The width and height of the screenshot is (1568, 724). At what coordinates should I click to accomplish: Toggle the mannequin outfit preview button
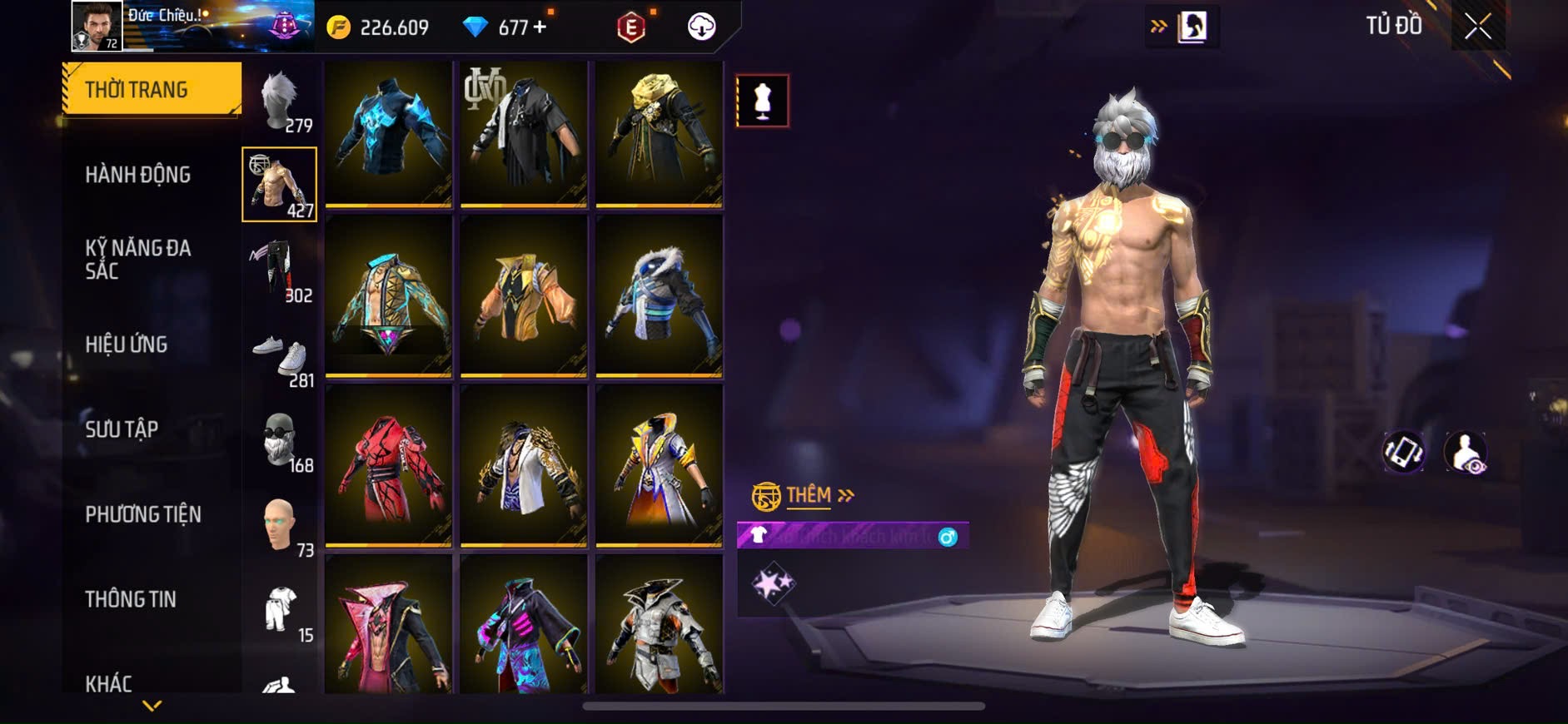tap(762, 101)
